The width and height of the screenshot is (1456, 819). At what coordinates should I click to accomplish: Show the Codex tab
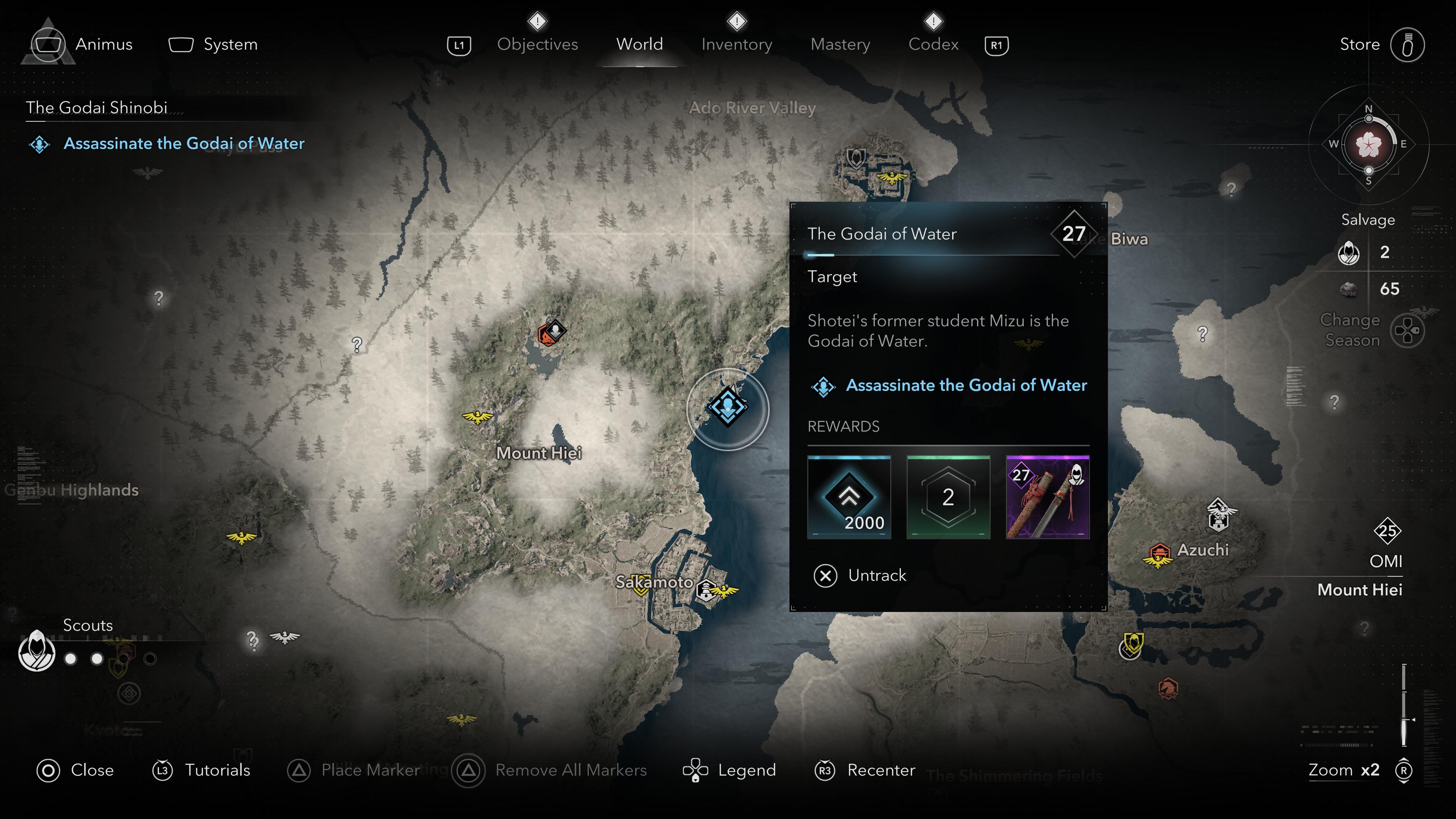pos(933,44)
